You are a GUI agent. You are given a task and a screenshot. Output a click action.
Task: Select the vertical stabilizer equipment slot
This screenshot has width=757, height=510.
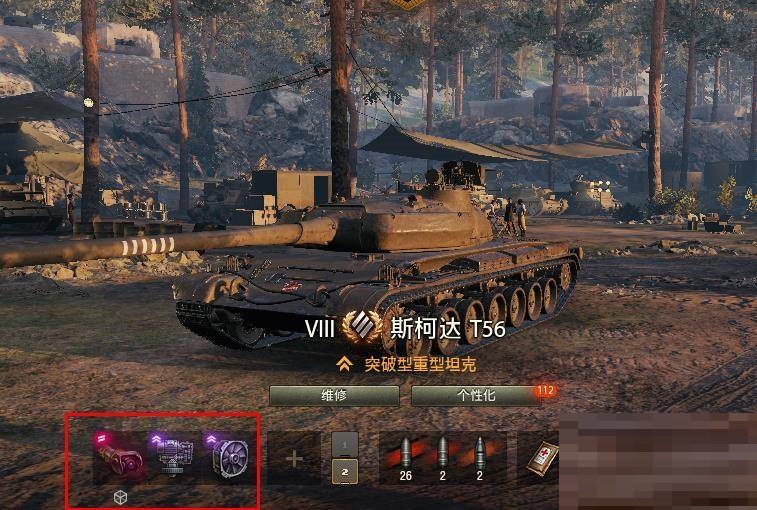(x=175, y=459)
